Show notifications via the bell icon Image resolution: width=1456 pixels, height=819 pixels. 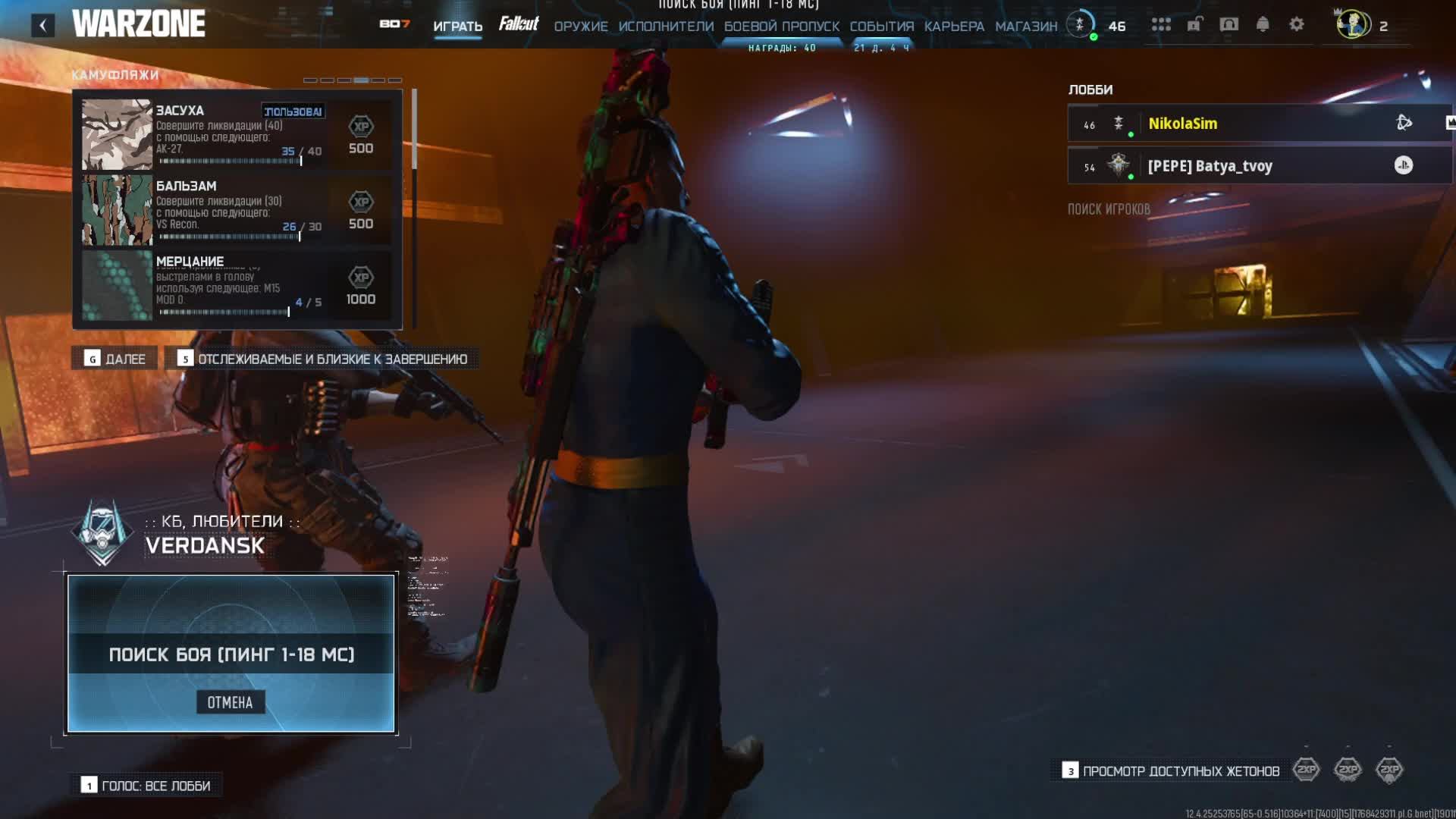click(1263, 24)
